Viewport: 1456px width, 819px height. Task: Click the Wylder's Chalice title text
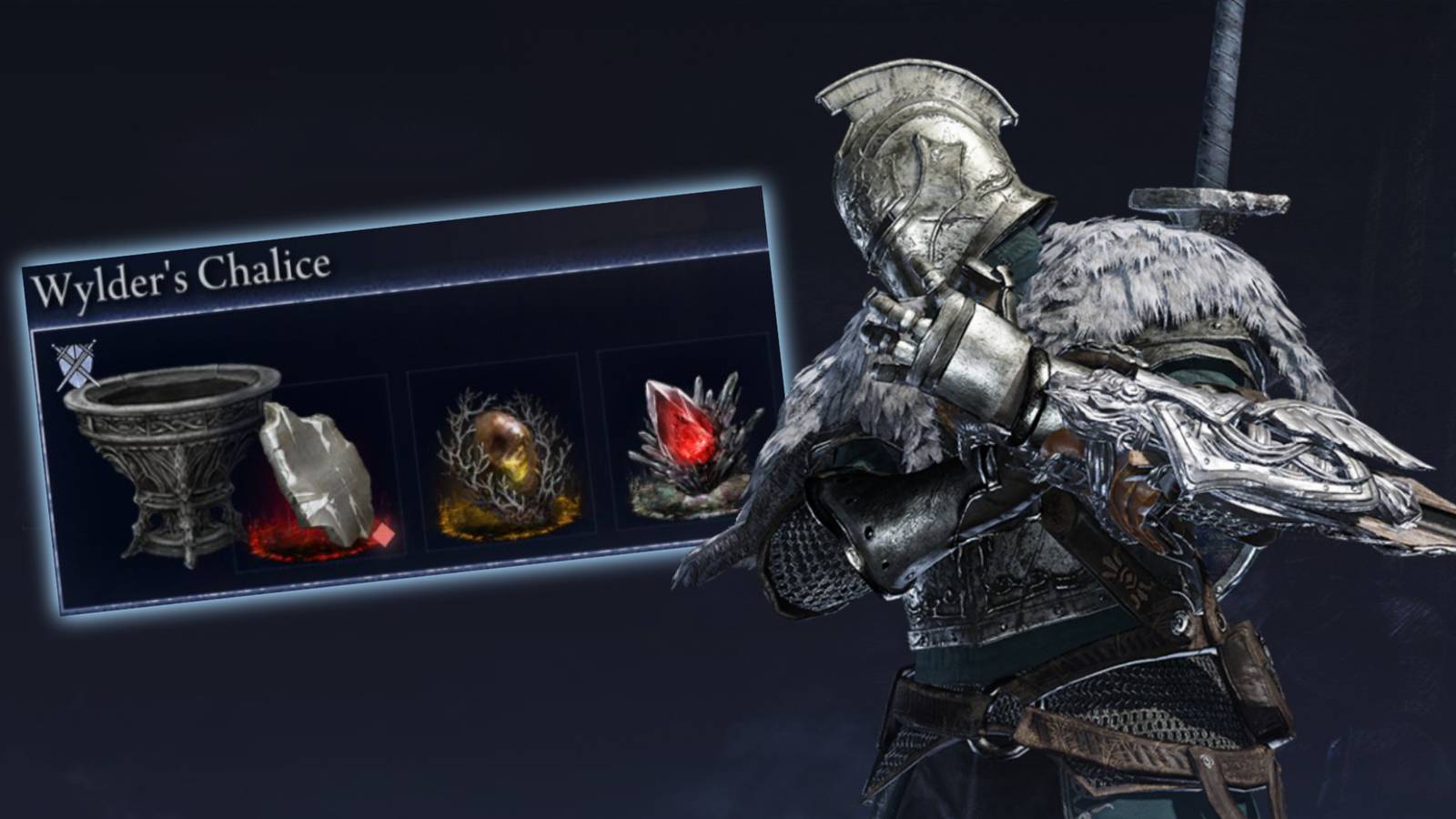coord(182,271)
